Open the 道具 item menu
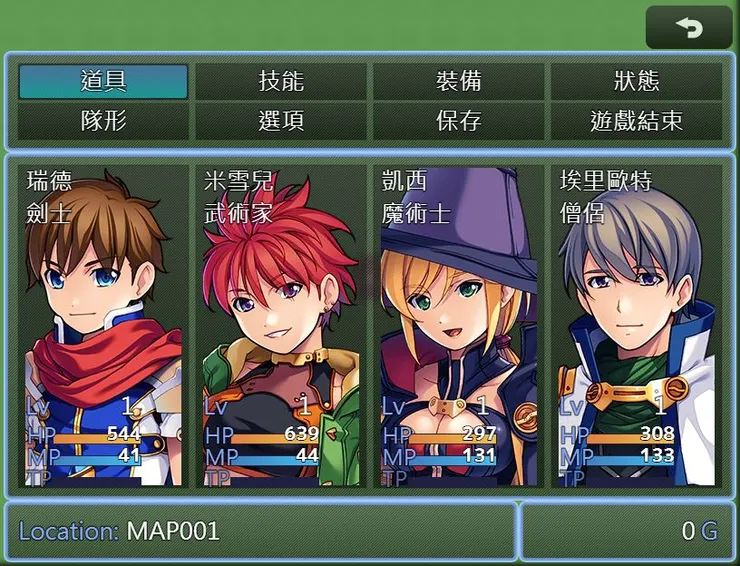 pyautogui.click(x=103, y=82)
